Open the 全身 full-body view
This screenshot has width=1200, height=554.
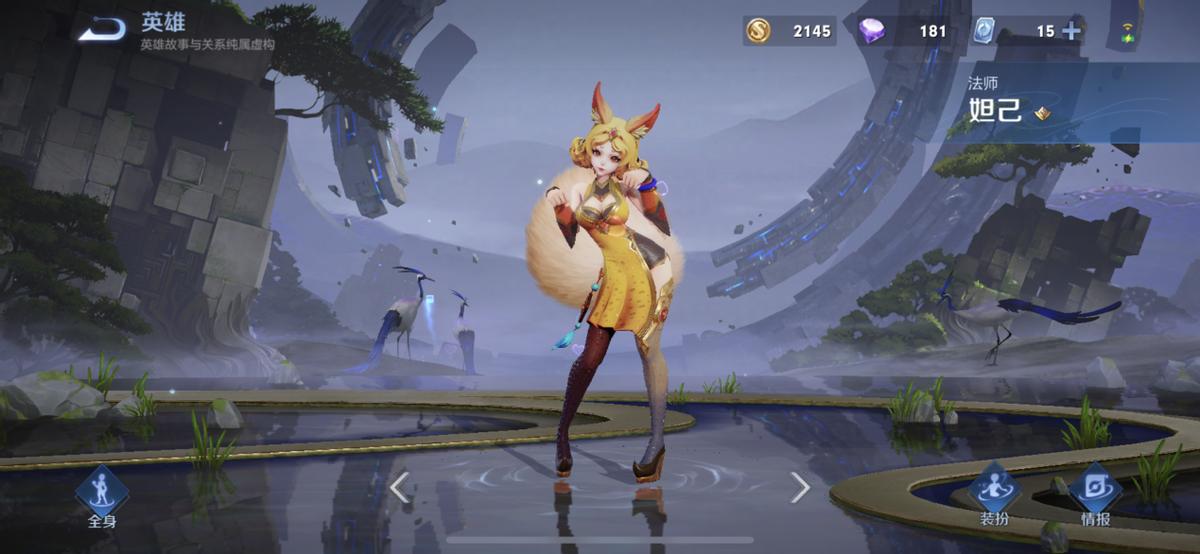[x=103, y=493]
